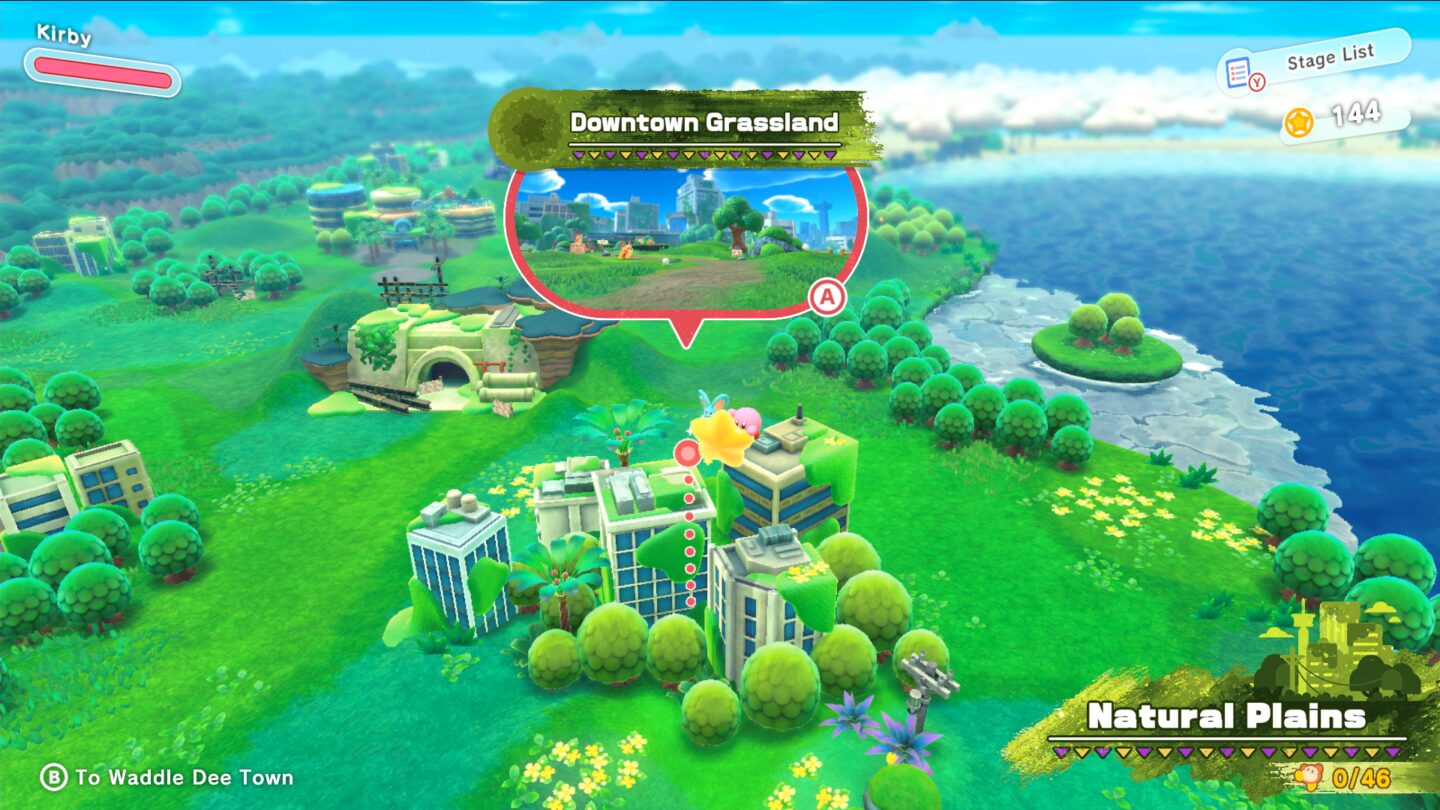The width and height of the screenshot is (1440, 810).
Task: Click the Natural Plains title text
Action: point(1227,717)
